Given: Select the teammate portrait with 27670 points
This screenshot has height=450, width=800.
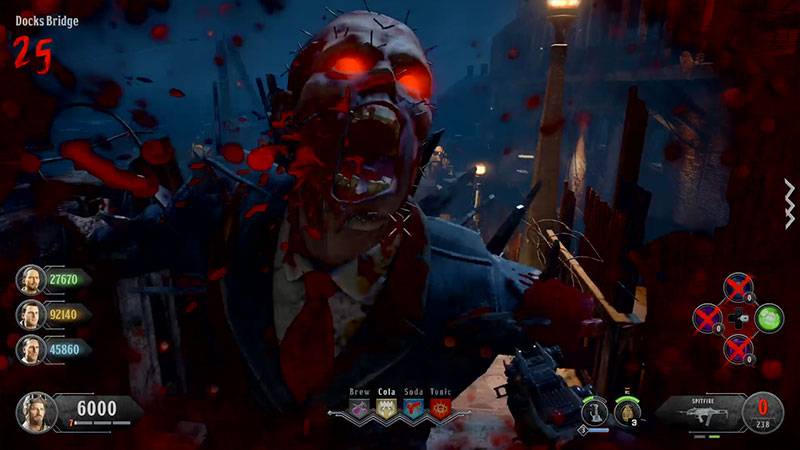Looking at the screenshot, I should coord(30,279).
